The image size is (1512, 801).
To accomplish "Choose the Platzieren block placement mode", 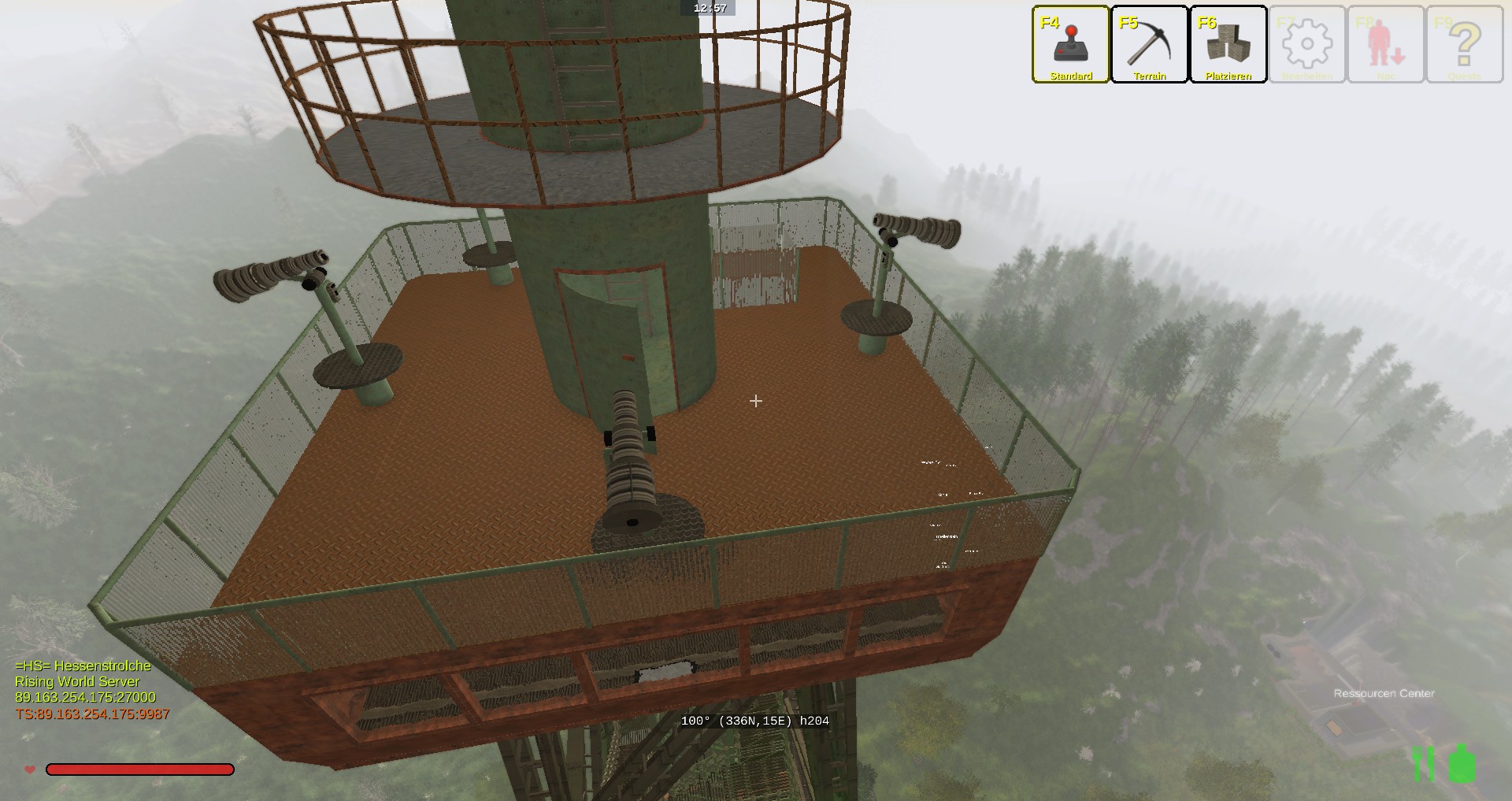I will (1228, 44).
